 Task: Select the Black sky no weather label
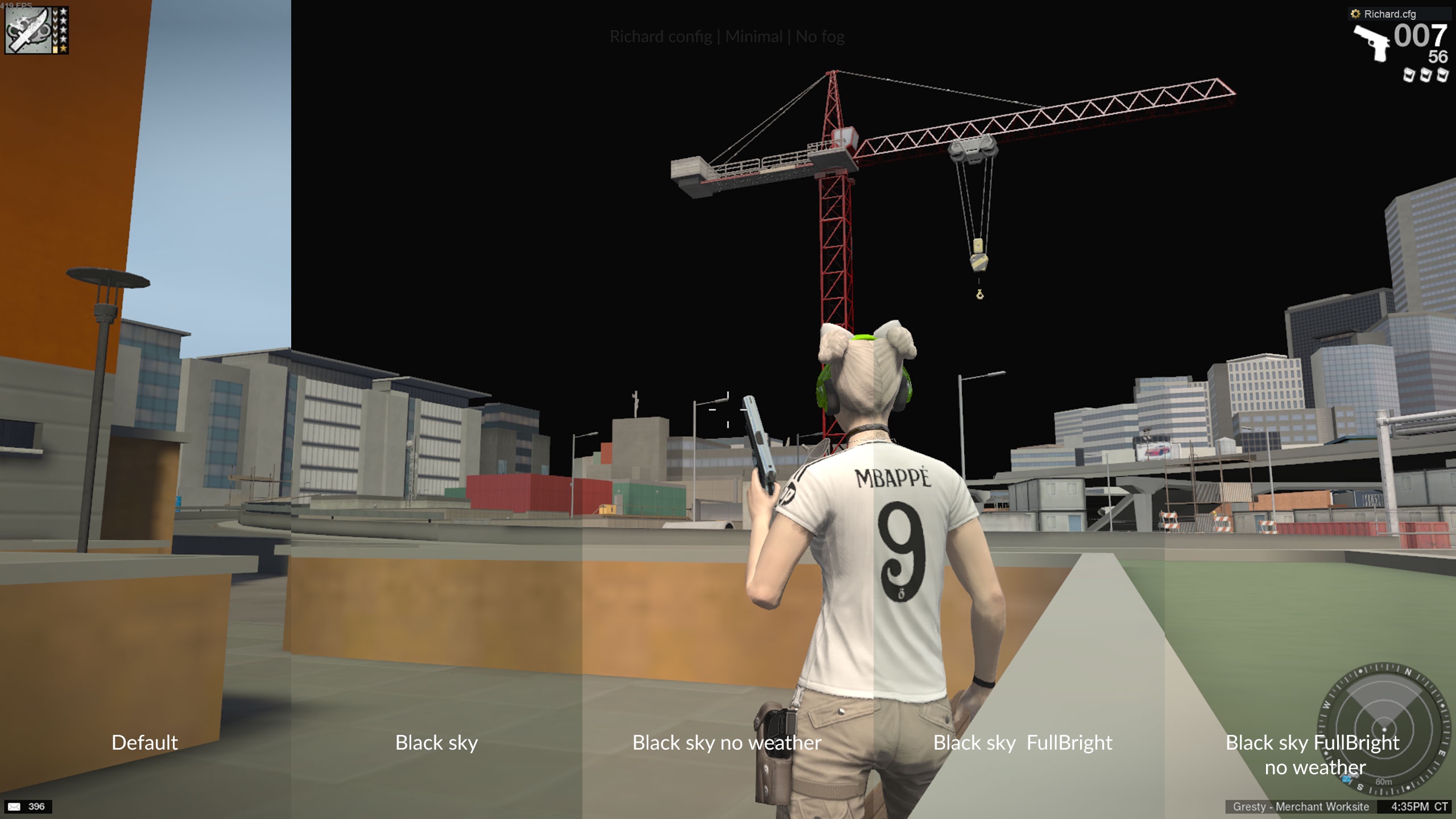(727, 743)
